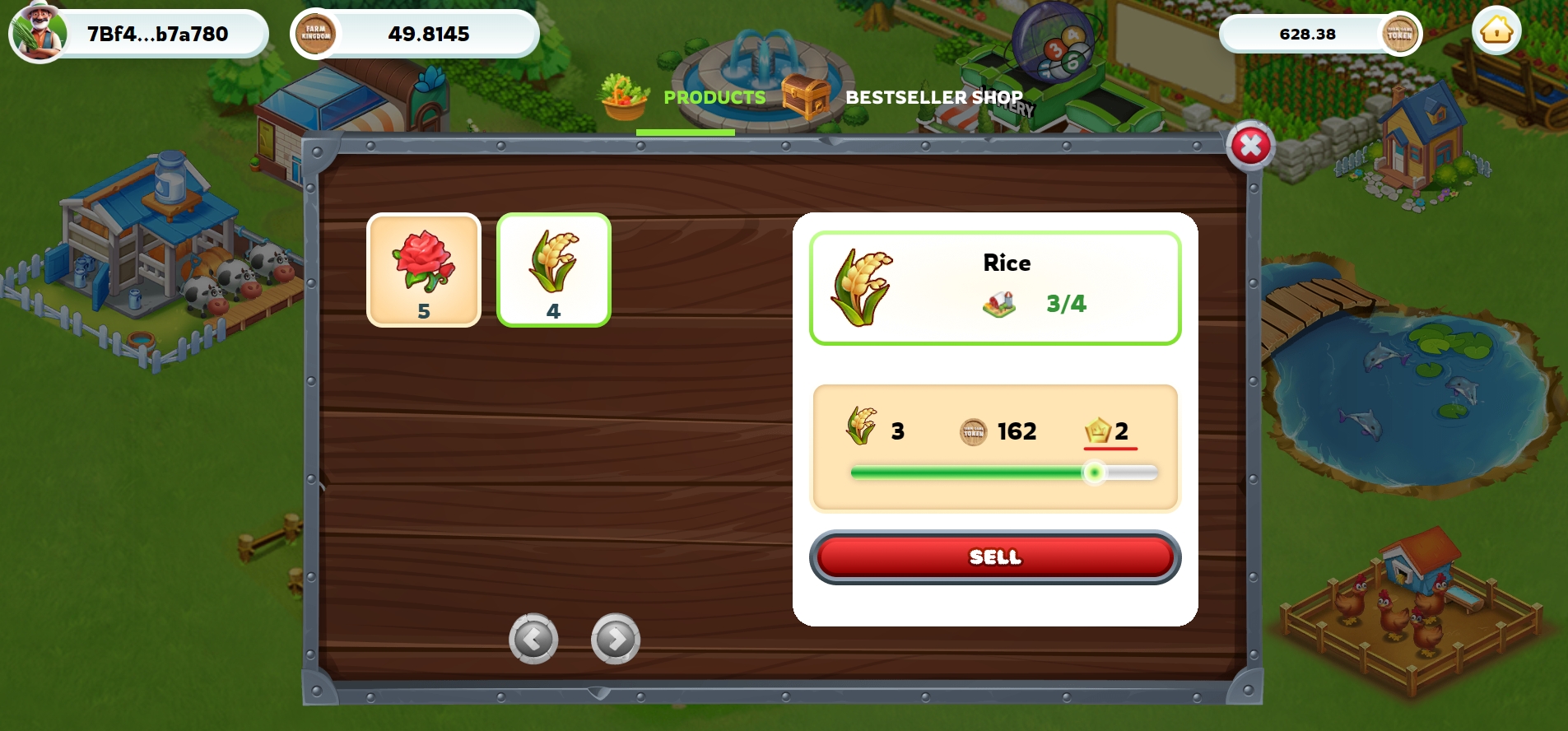Close the products panel
Screen dimensions: 1568x731
click(1250, 147)
